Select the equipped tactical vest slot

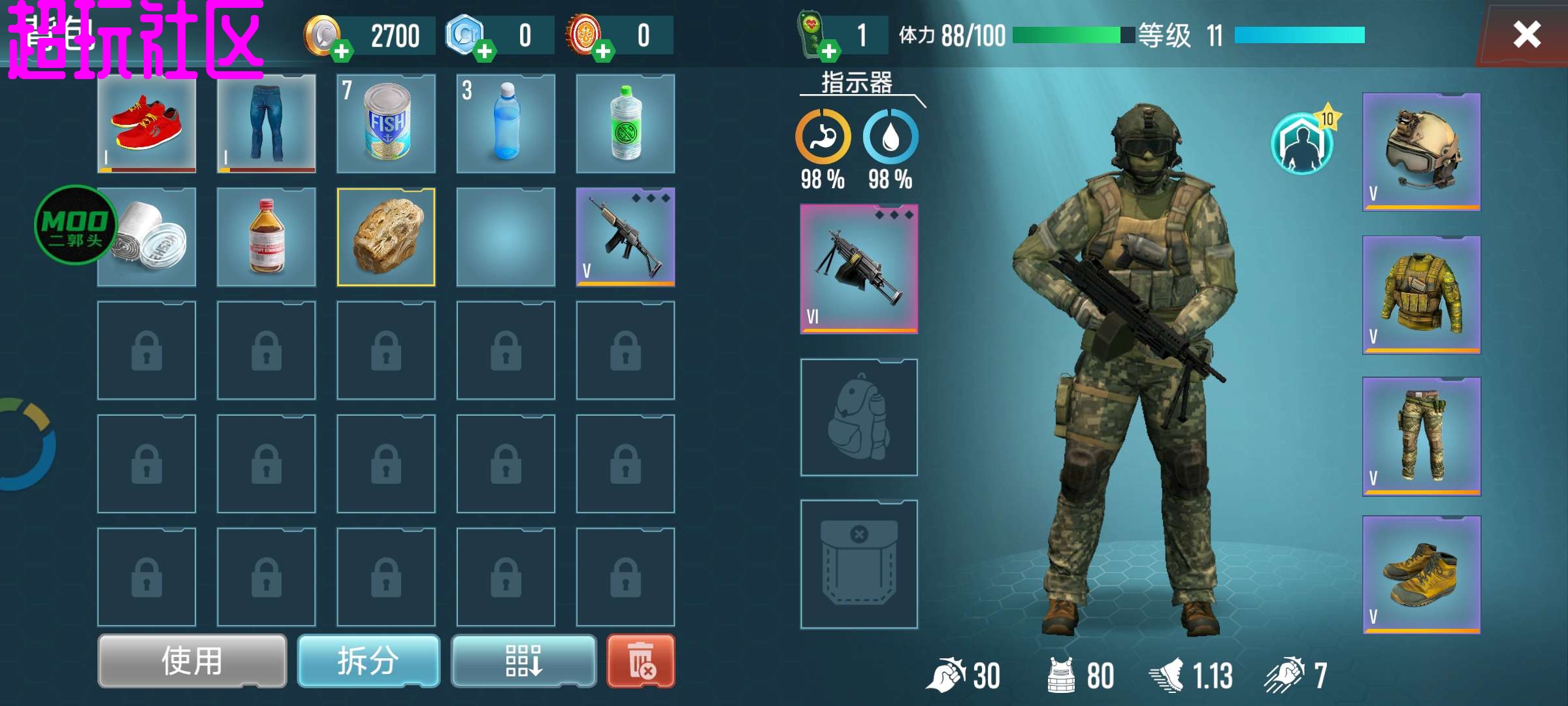coord(1422,295)
